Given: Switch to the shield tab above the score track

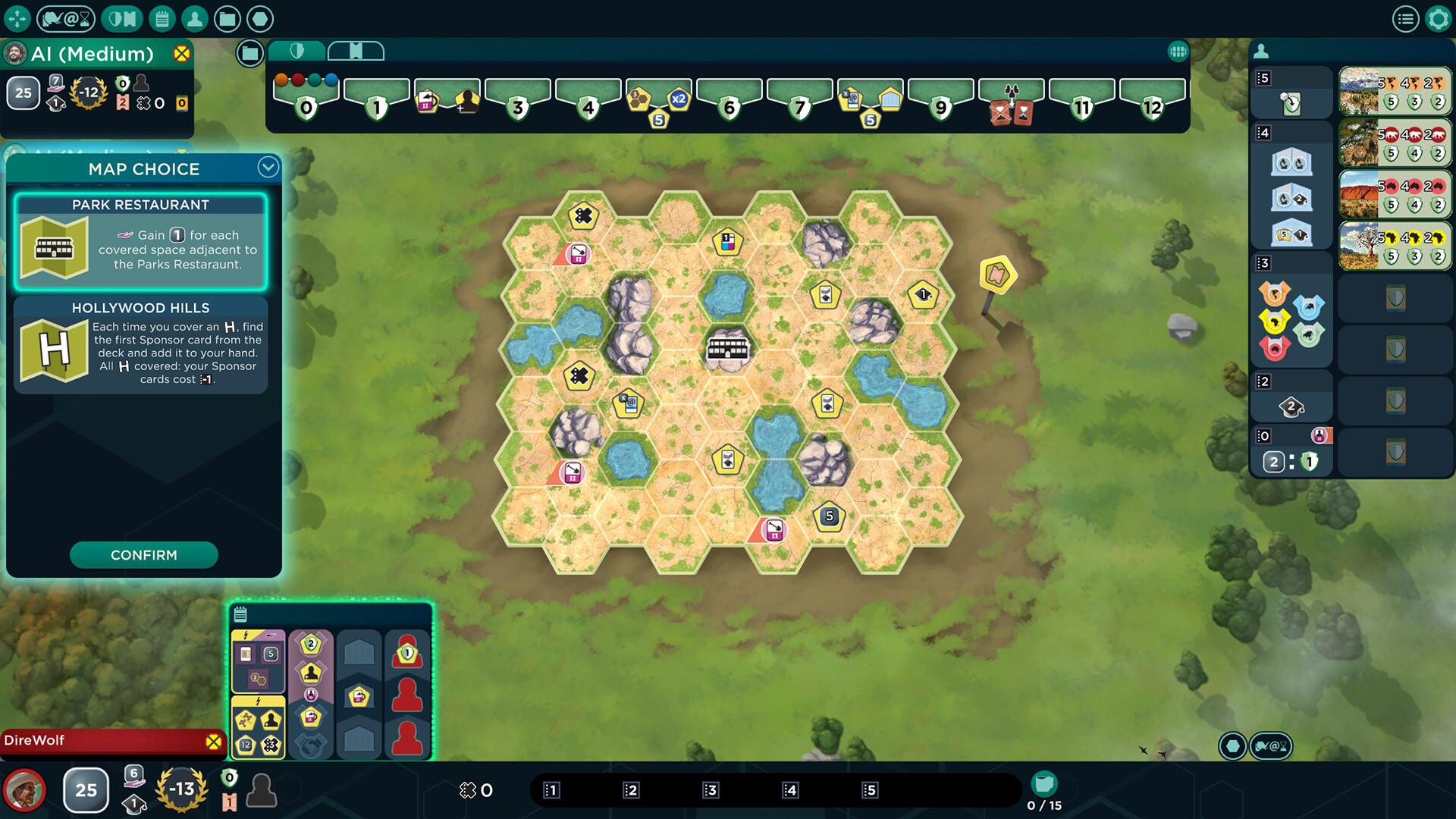Looking at the screenshot, I should [297, 51].
